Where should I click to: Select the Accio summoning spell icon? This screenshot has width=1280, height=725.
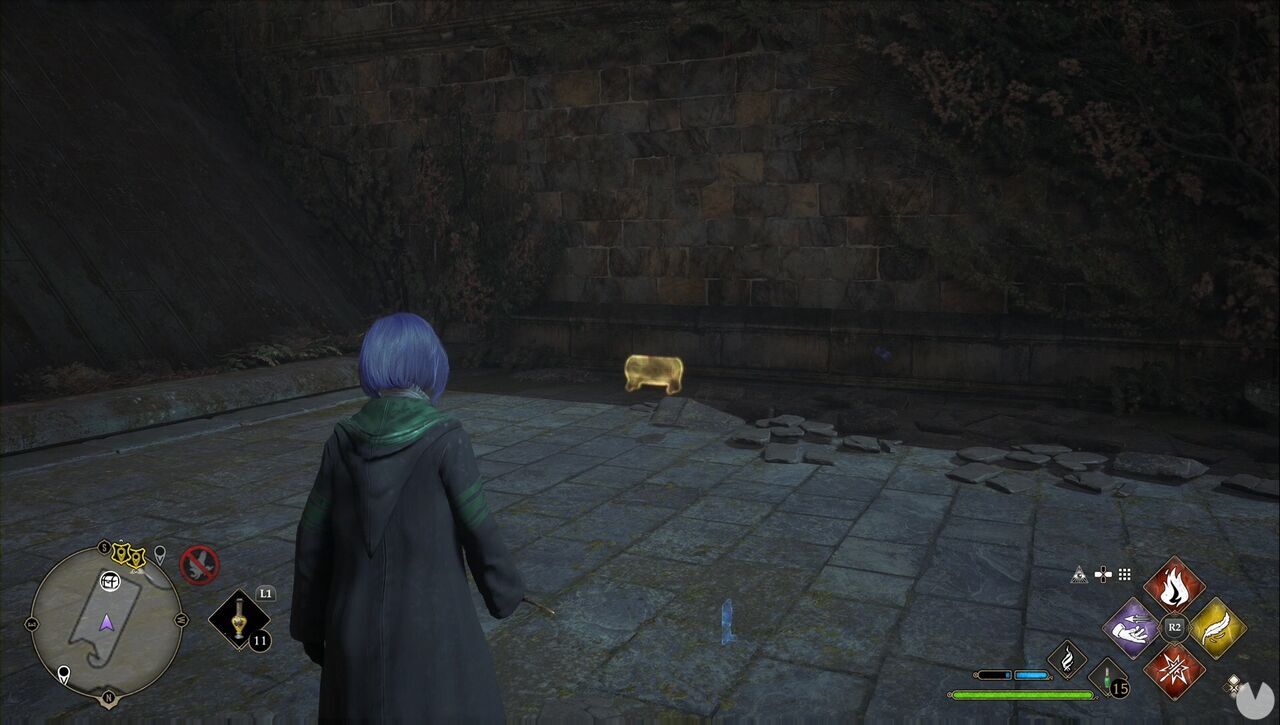coord(1134,629)
